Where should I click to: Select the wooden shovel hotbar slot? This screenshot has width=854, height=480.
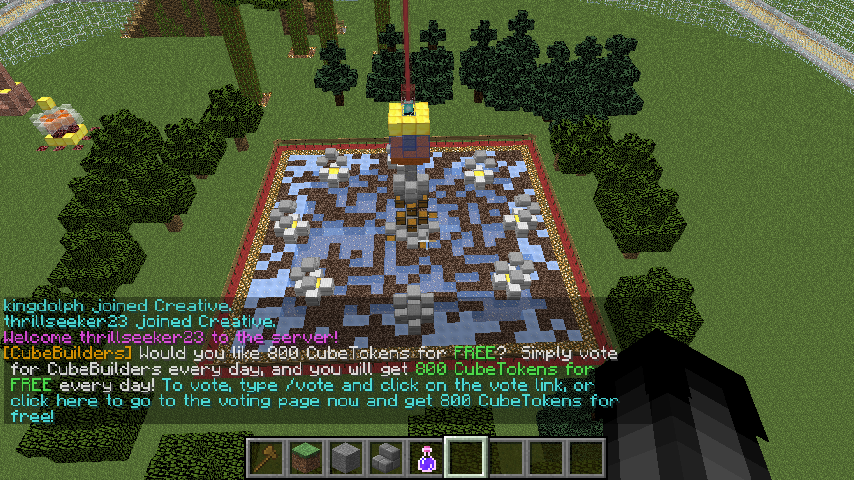click(x=265, y=458)
